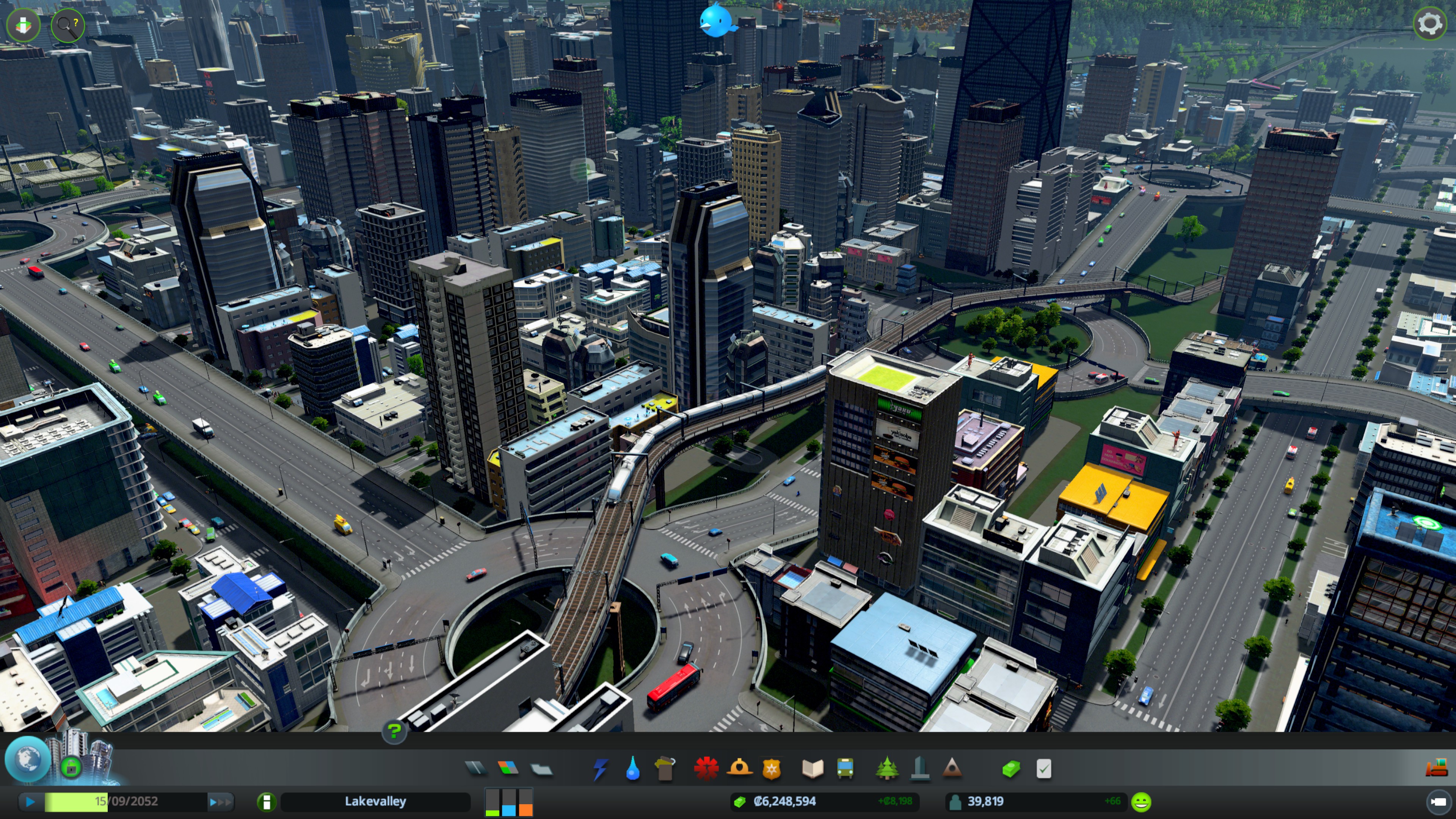This screenshot has width=1456, height=819.
Task: Open the economy money panel
Action: click(x=1010, y=769)
